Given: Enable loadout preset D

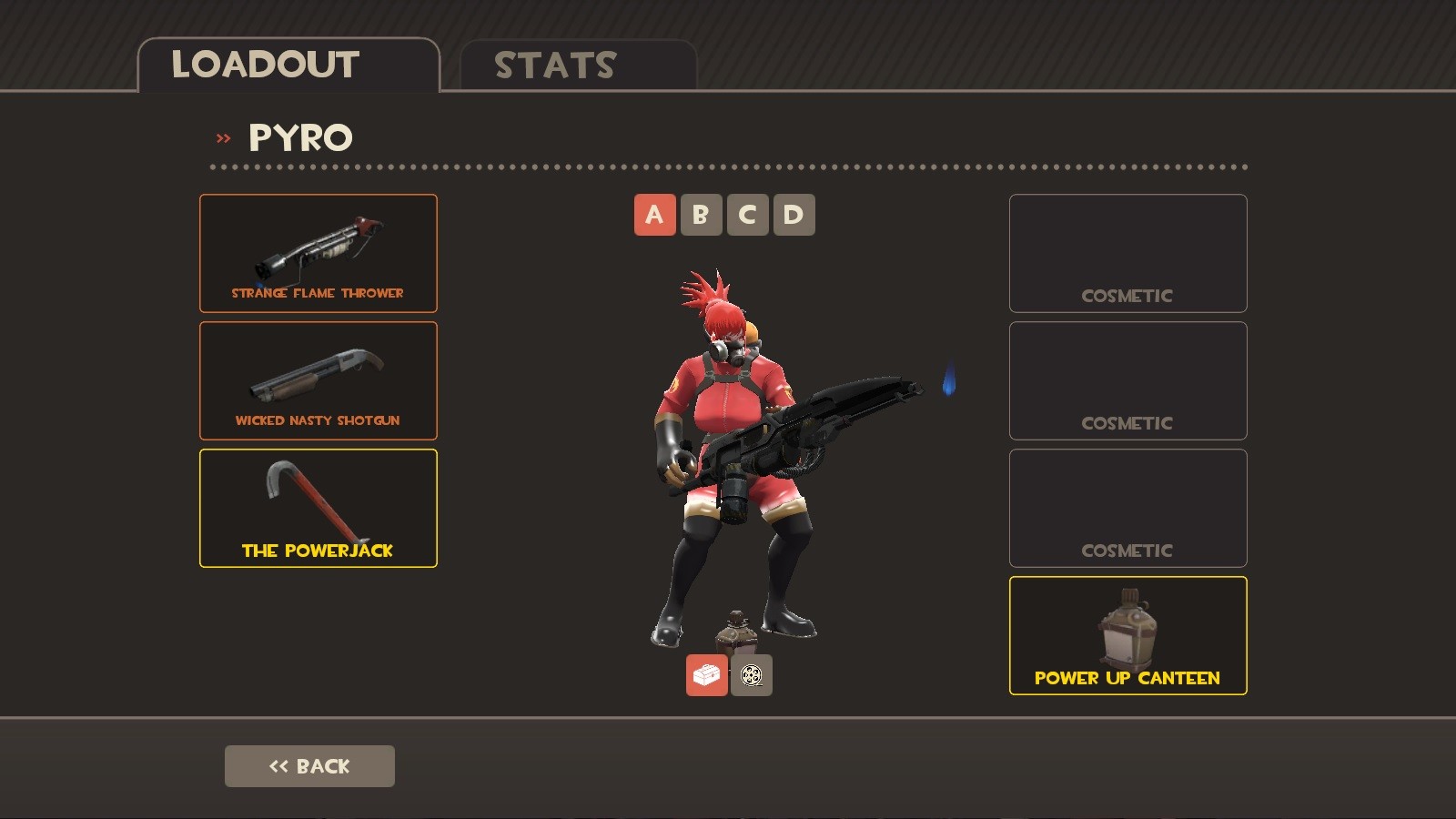Looking at the screenshot, I should tap(794, 215).
